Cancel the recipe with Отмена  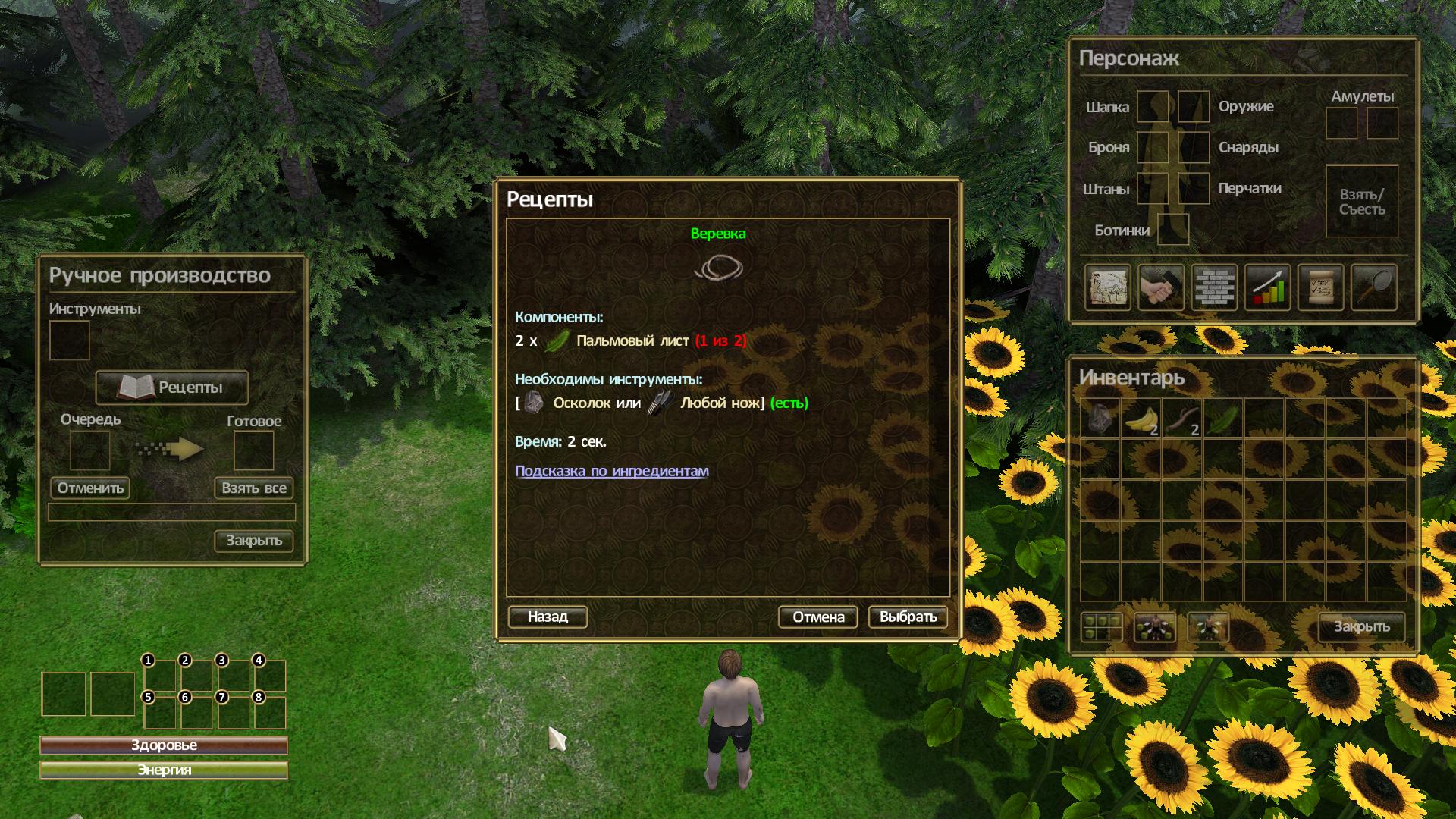(817, 617)
